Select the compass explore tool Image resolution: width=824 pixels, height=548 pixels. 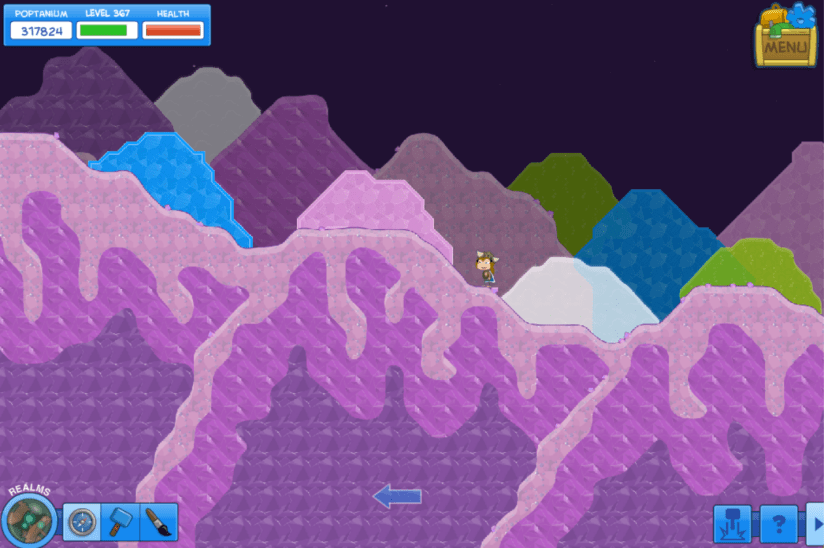click(x=81, y=522)
